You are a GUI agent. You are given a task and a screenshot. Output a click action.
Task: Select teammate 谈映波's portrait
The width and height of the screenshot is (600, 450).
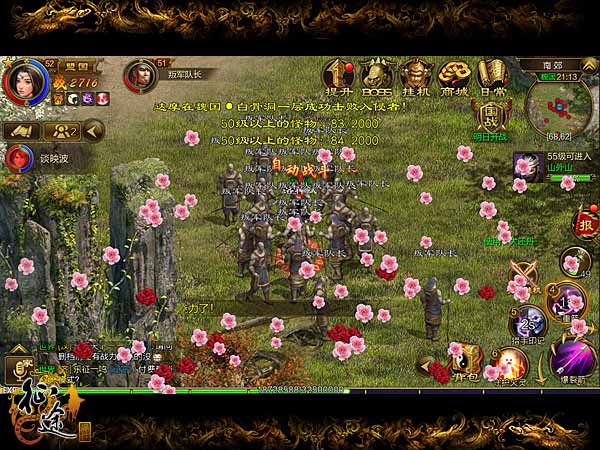[17, 157]
